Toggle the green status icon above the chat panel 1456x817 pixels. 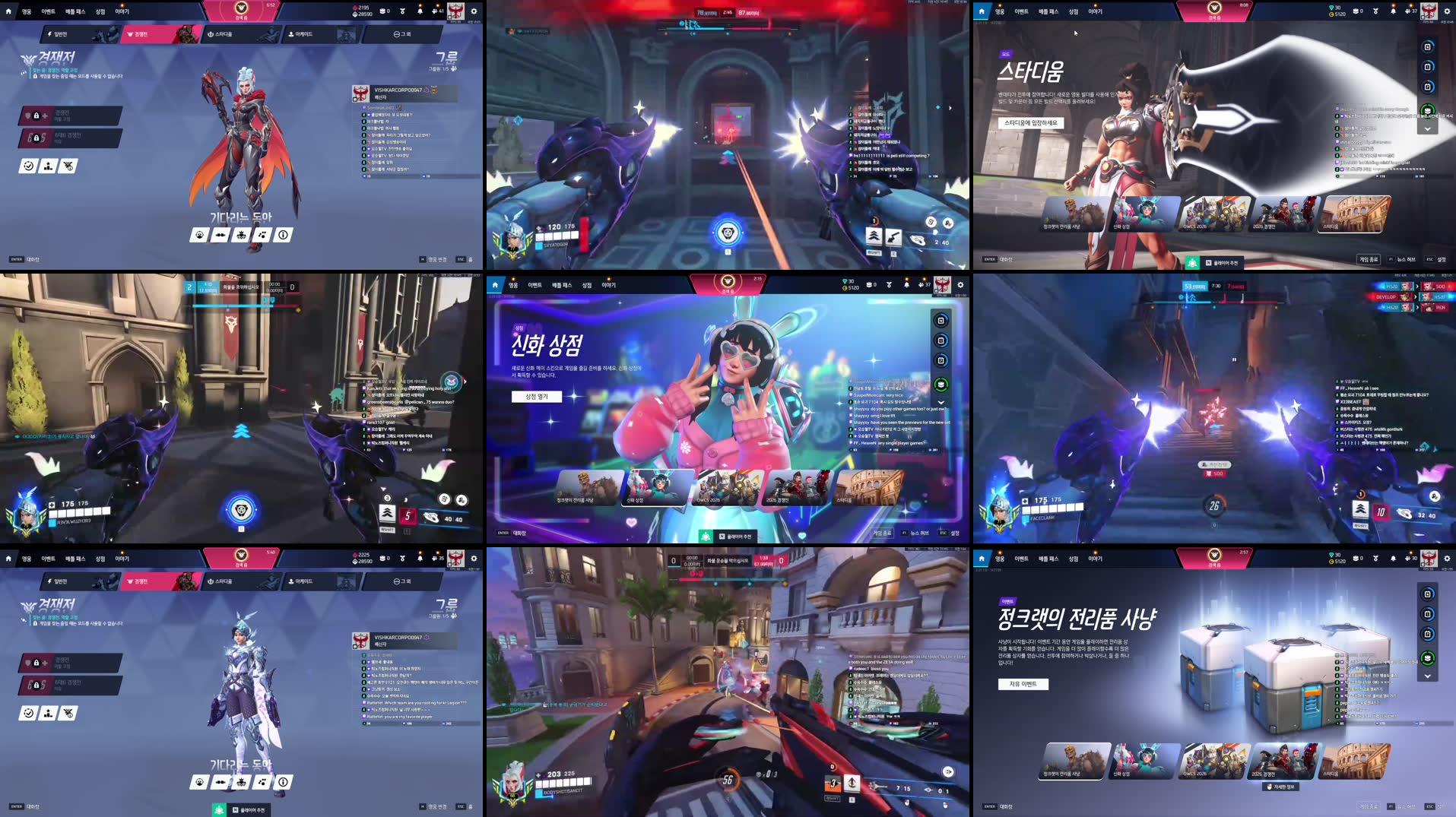(1428, 109)
